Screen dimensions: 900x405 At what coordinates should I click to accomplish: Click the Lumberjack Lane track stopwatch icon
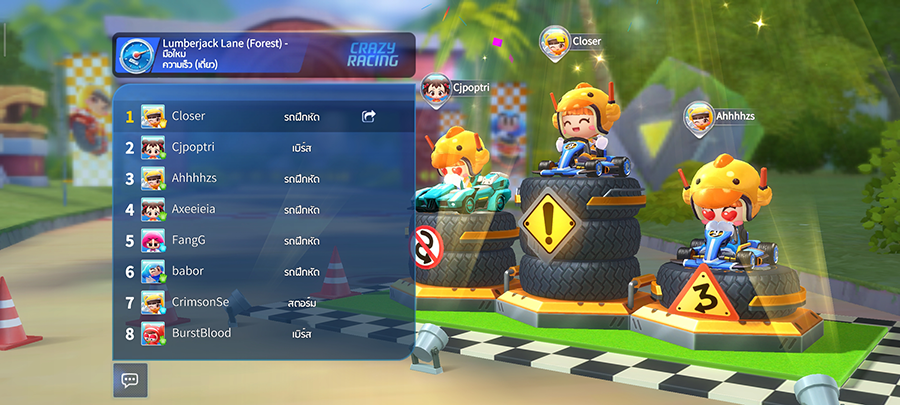(135, 56)
